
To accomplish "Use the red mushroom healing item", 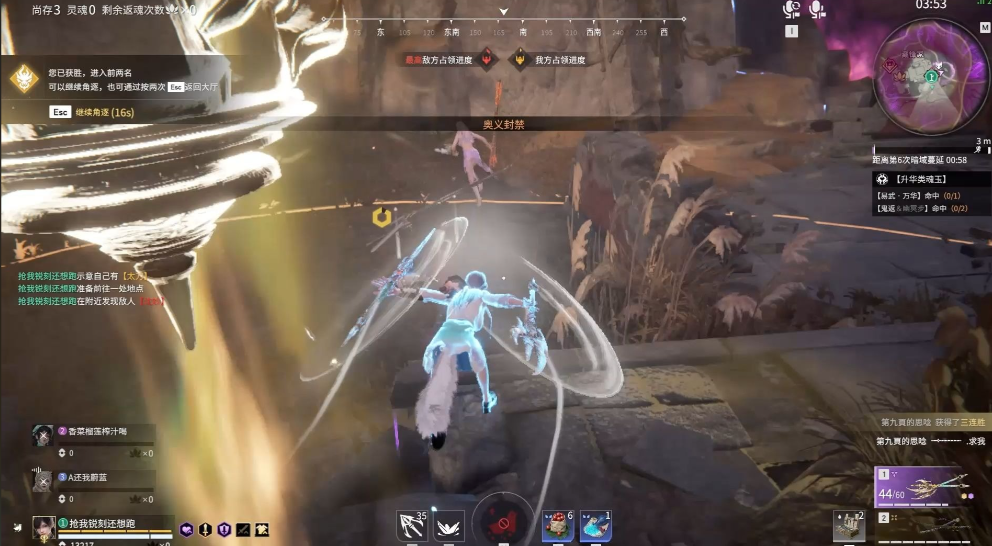I will point(558,524).
